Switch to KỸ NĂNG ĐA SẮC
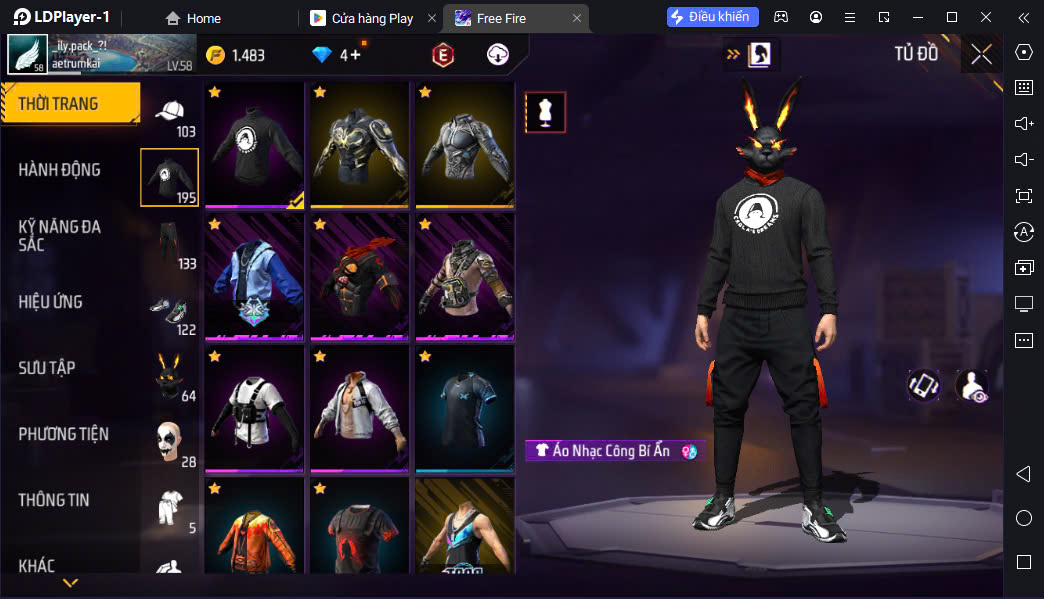Image resolution: width=1044 pixels, height=599 pixels. pyautogui.click(x=60, y=236)
